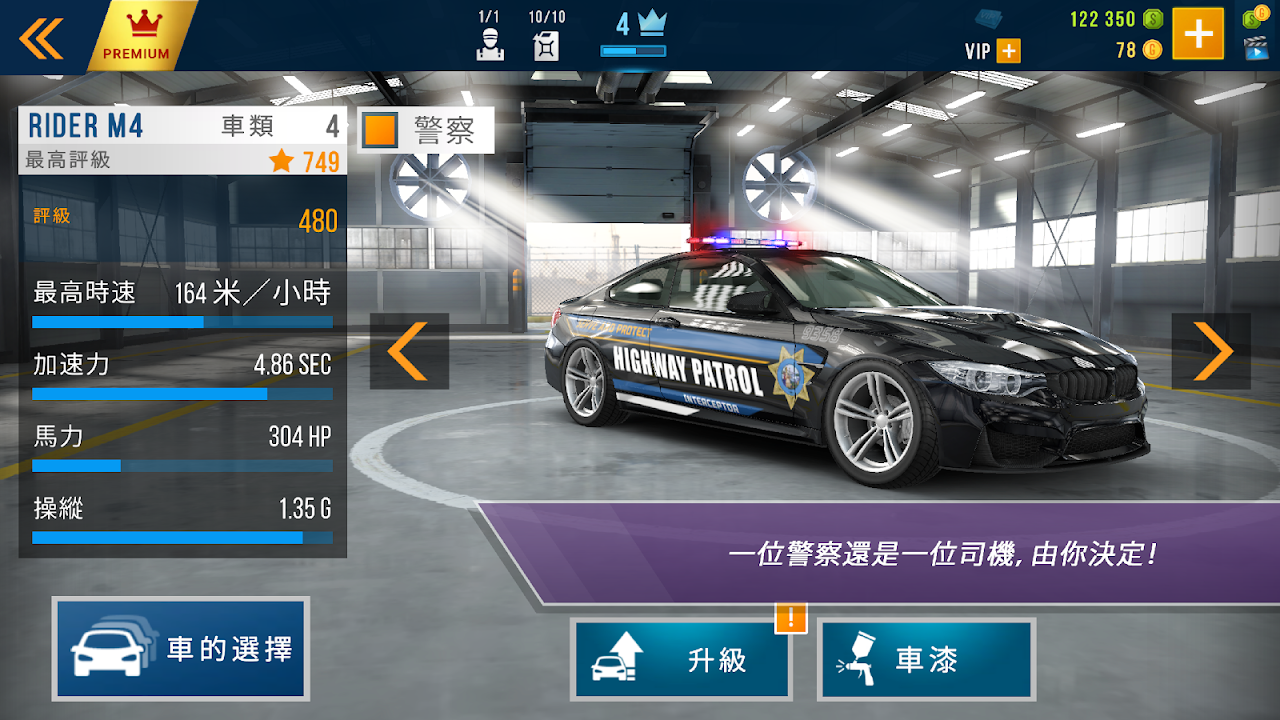Add currency with the orange plus button
The height and width of the screenshot is (720, 1280).
[x=1198, y=36]
